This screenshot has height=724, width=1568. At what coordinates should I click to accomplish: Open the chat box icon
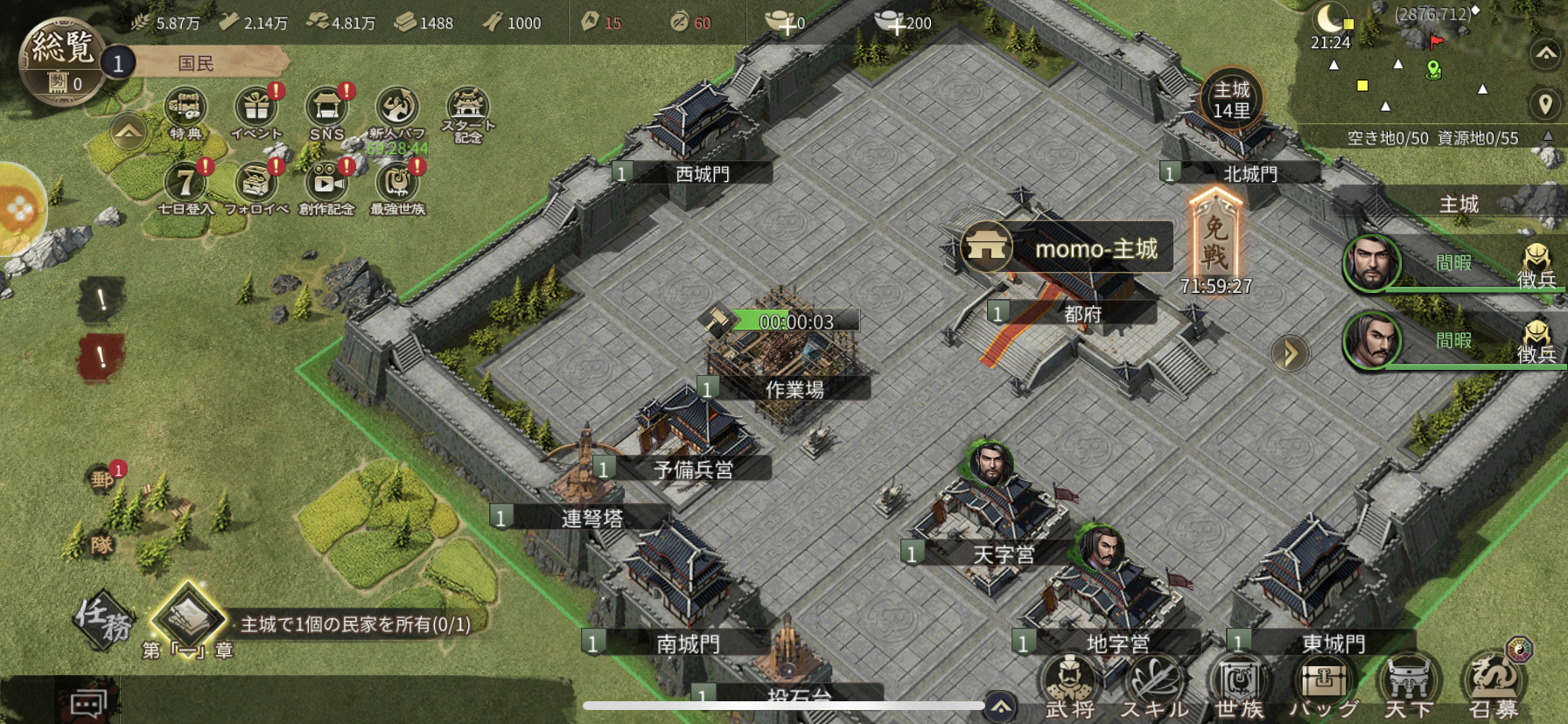click(88, 704)
